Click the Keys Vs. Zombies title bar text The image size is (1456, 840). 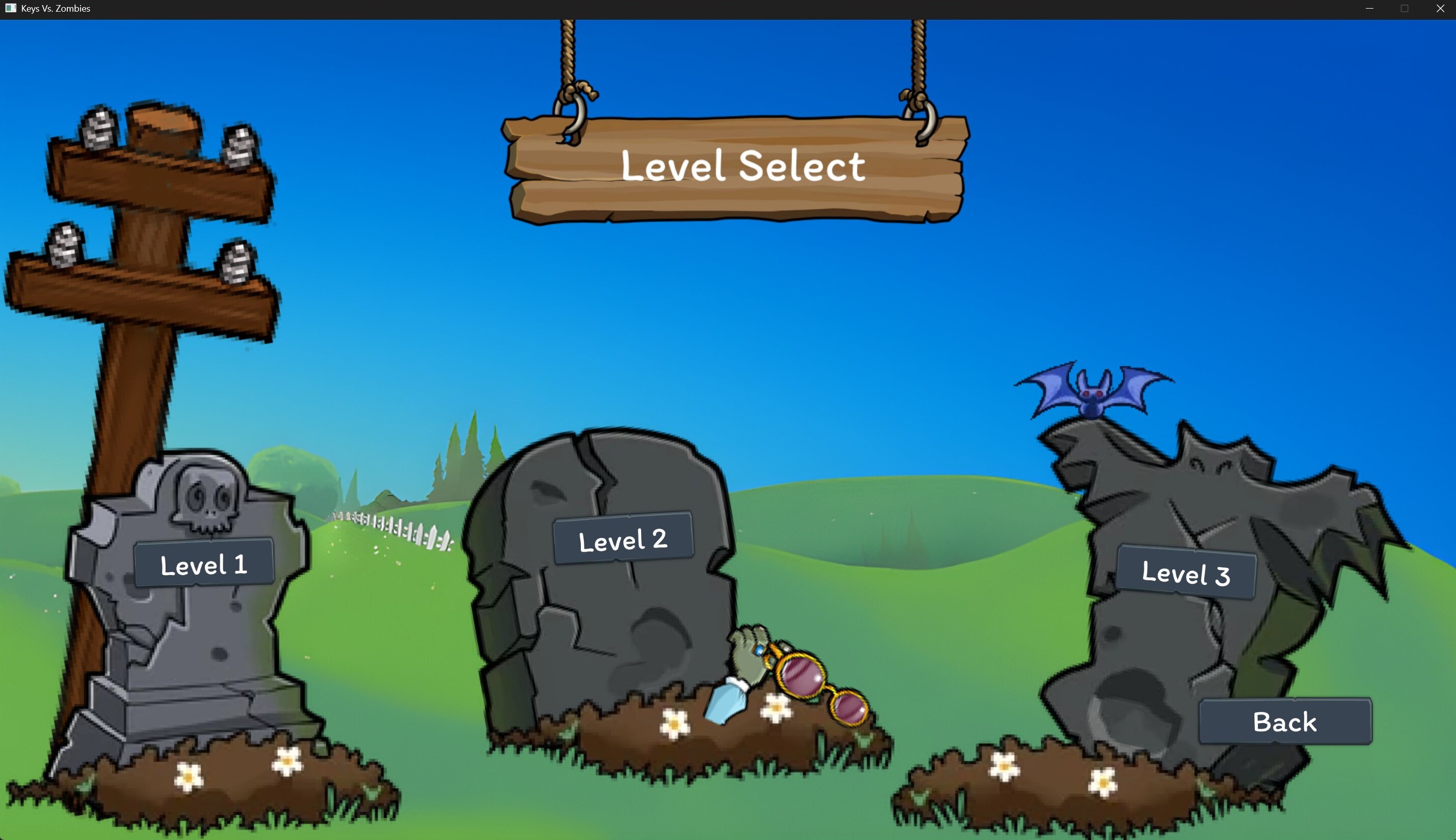pyautogui.click(x=55, y=8)
